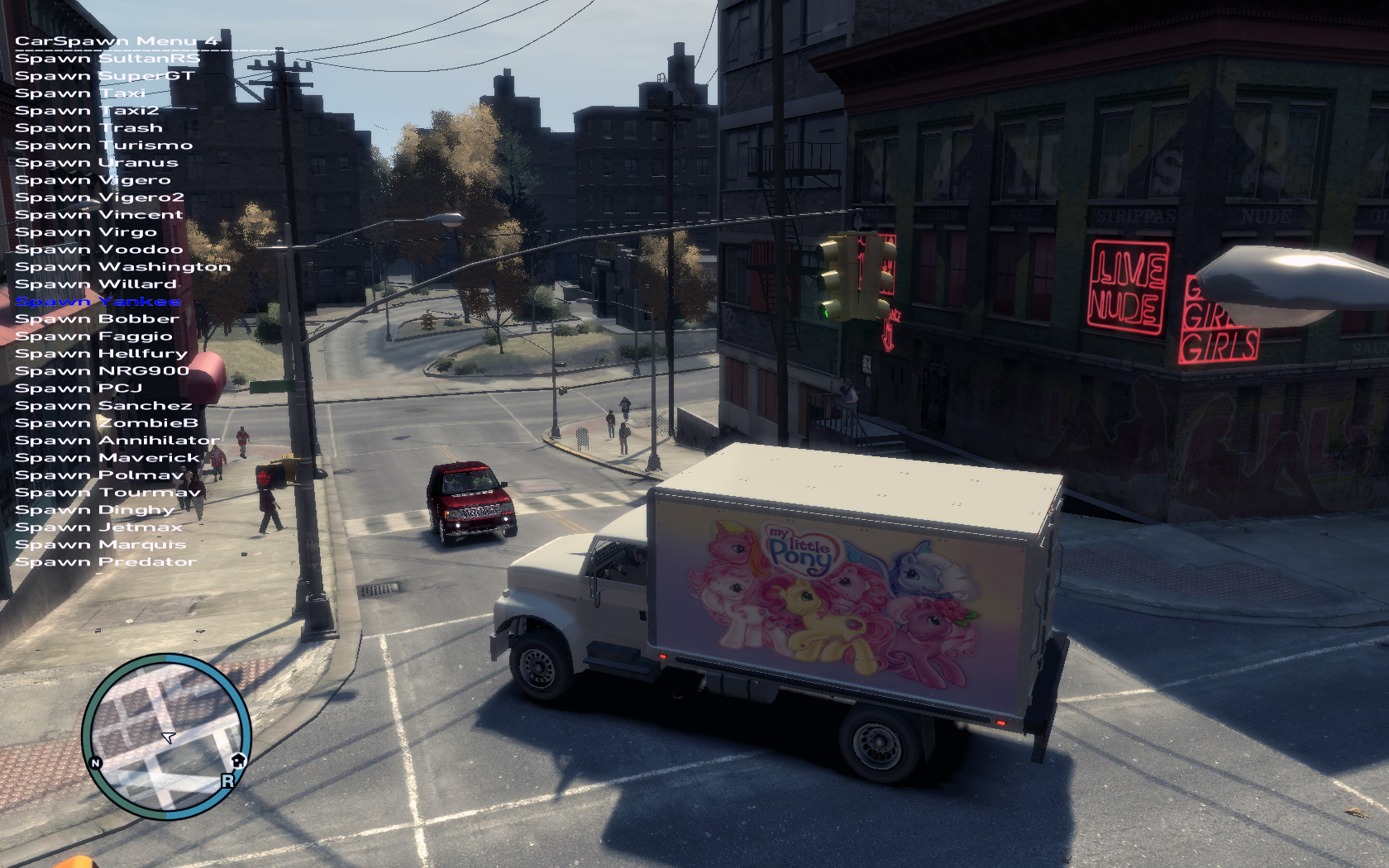The height and width of the screenshot is (868, 1389).
Task: Select Spawn Vincent in the menu
Action: coord(98,215)
